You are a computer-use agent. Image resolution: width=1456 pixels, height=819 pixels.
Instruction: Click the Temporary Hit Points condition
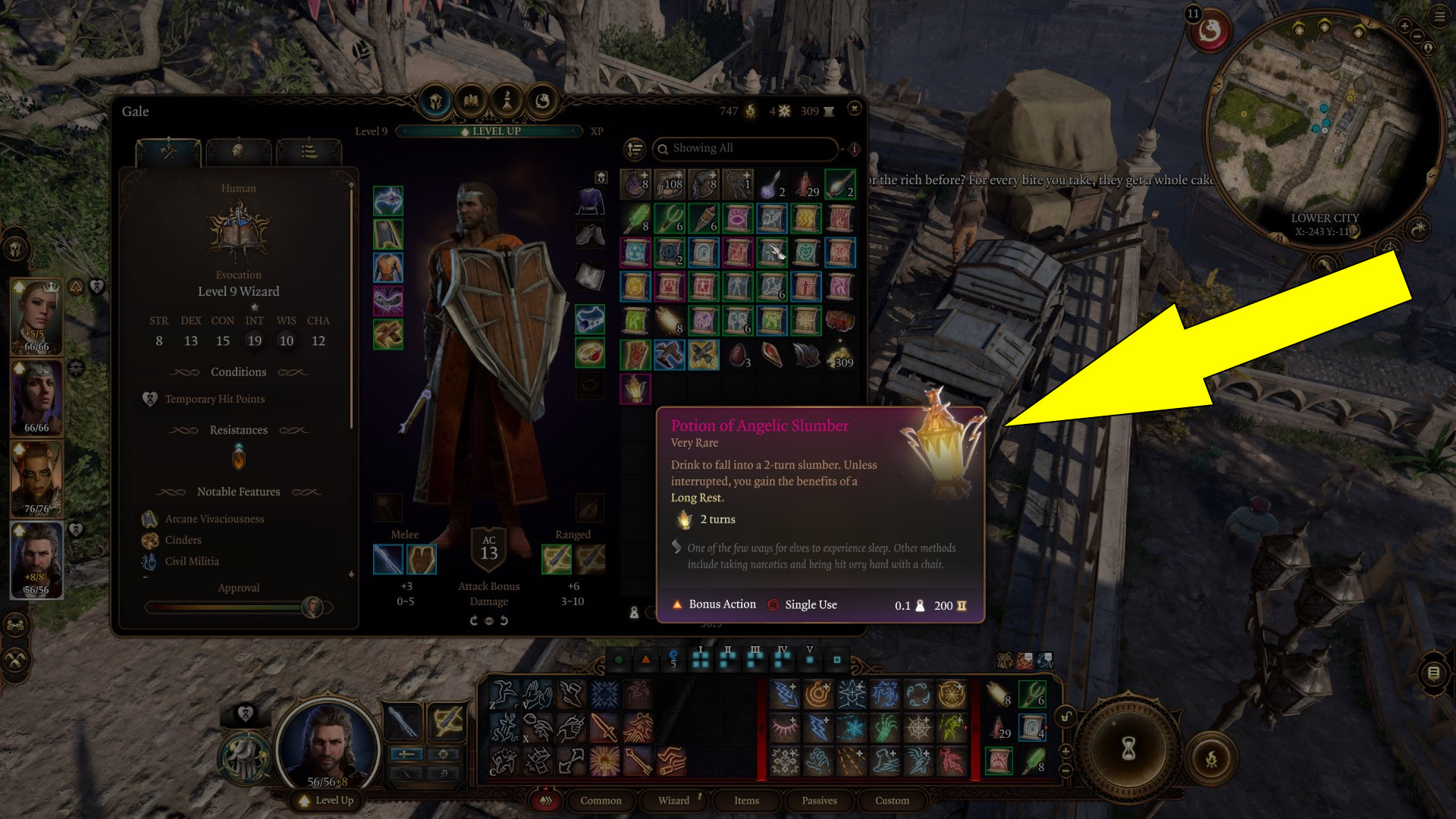click(215, 399)
